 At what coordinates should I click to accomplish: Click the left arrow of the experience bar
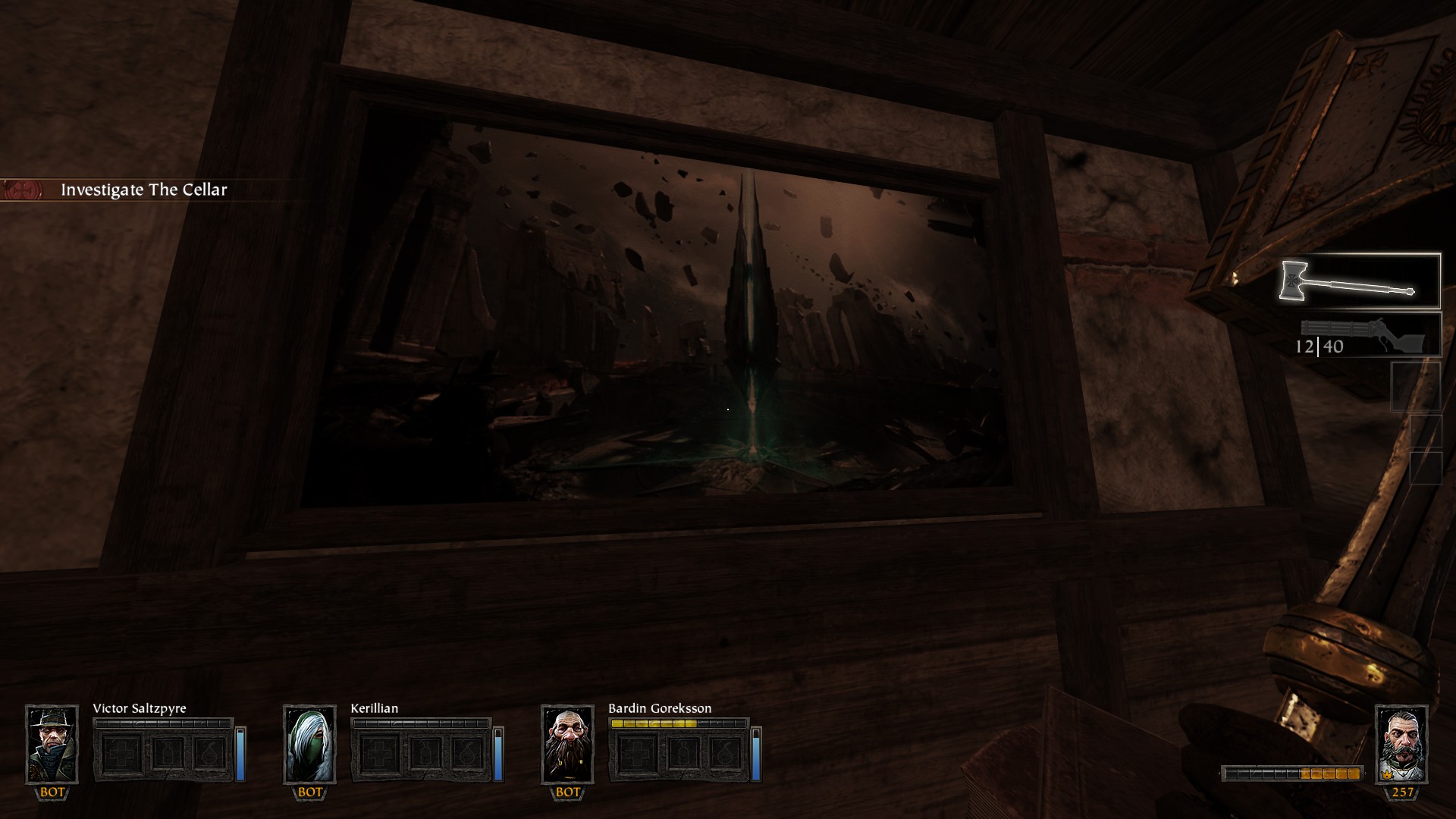click(1219, 773)
